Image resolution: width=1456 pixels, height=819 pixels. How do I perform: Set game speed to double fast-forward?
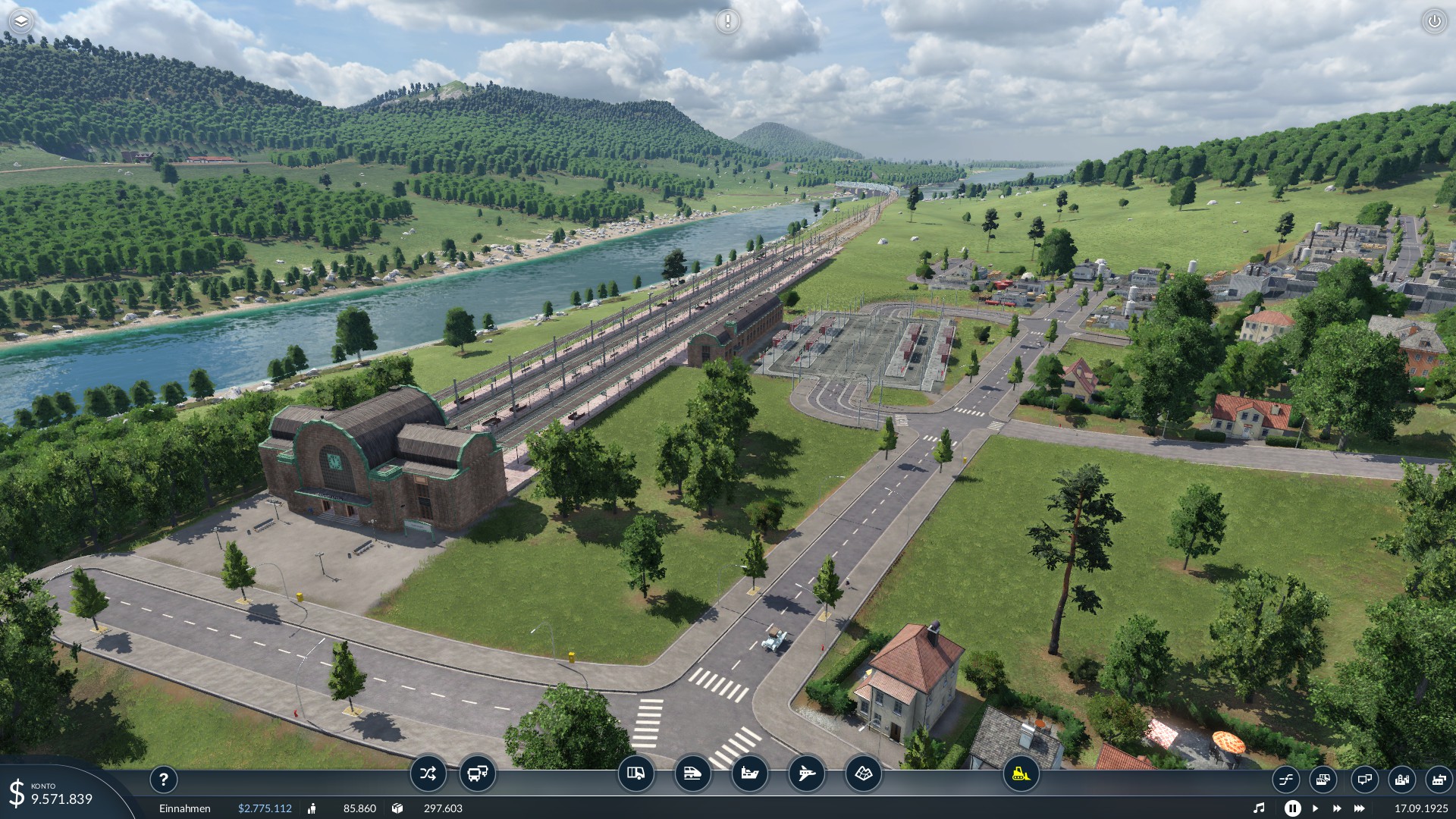(1336, 808)
